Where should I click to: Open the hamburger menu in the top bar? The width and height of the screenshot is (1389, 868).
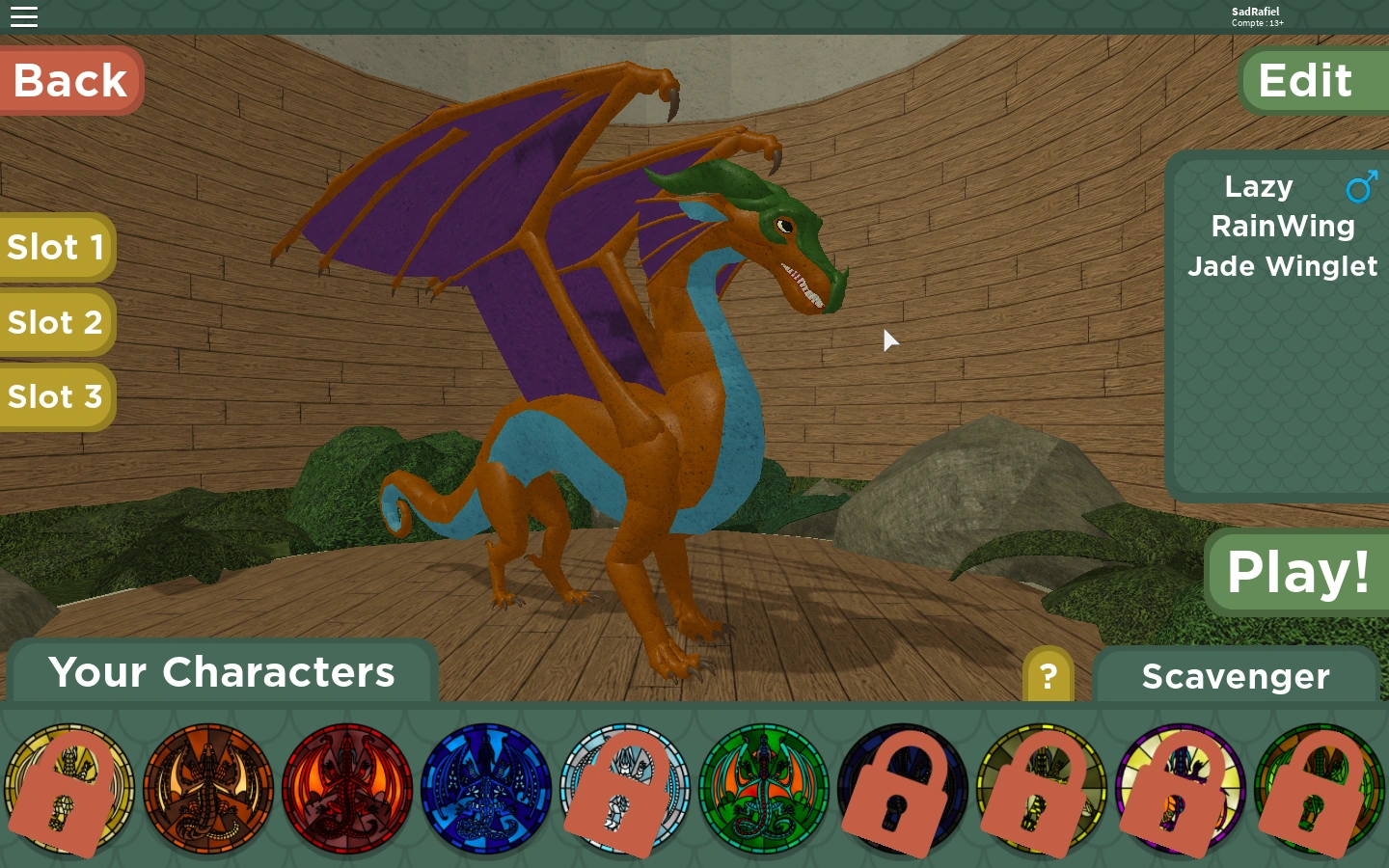click(24, 16)
